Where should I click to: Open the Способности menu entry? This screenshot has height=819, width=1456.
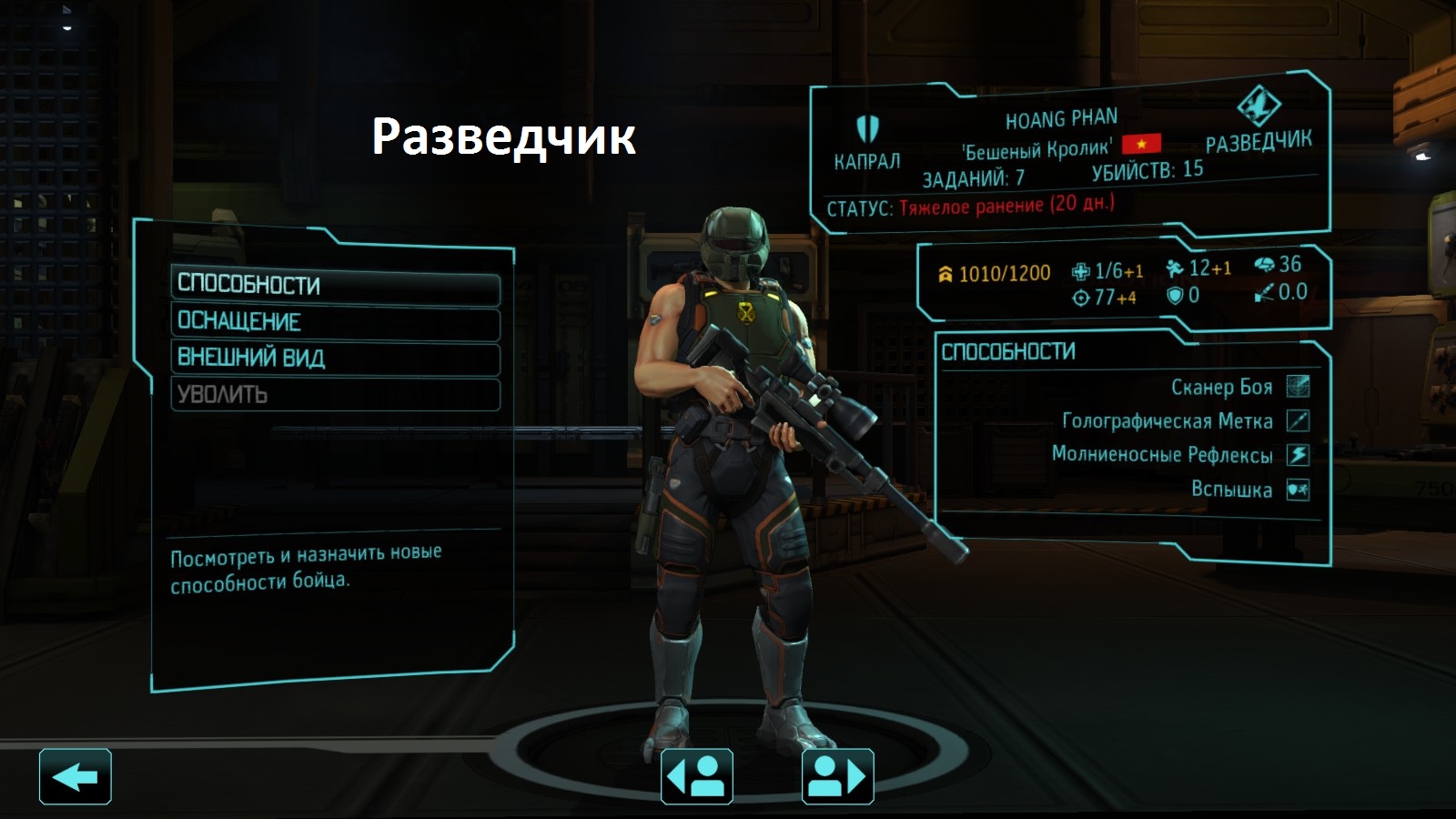pyautogui.click(x=335, y=286)
